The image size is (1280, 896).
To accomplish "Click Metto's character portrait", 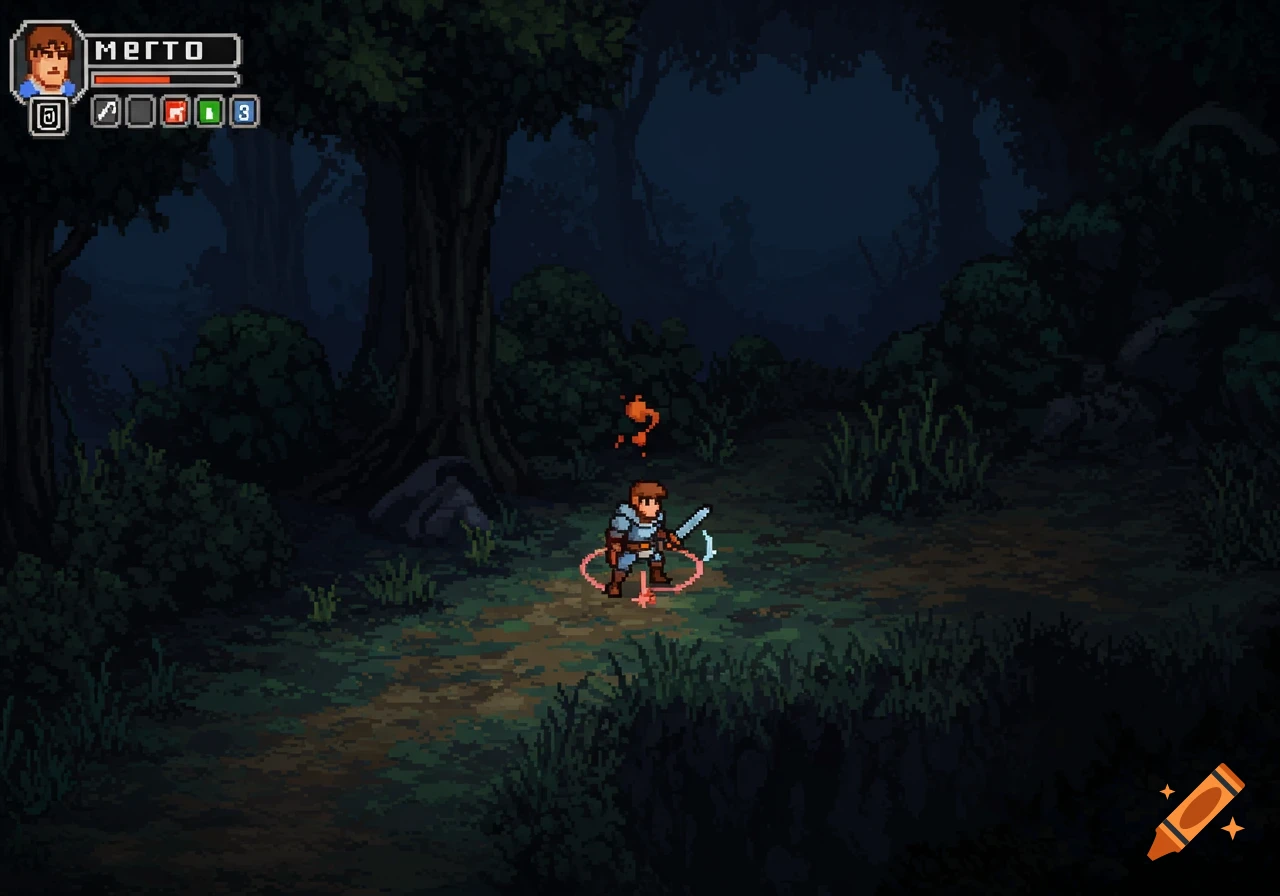I will (x=47, y=55).
